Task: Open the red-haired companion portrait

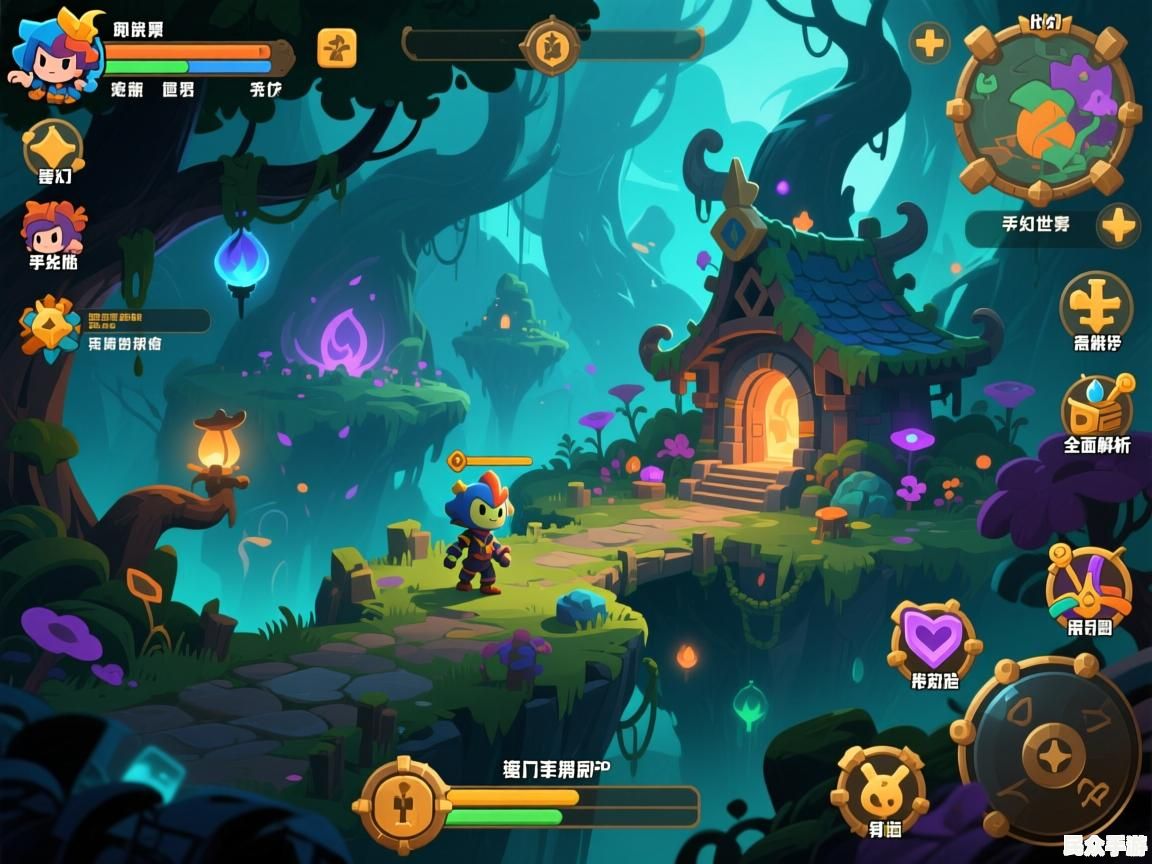Action: pyautogui.click(x=54, y=228)
